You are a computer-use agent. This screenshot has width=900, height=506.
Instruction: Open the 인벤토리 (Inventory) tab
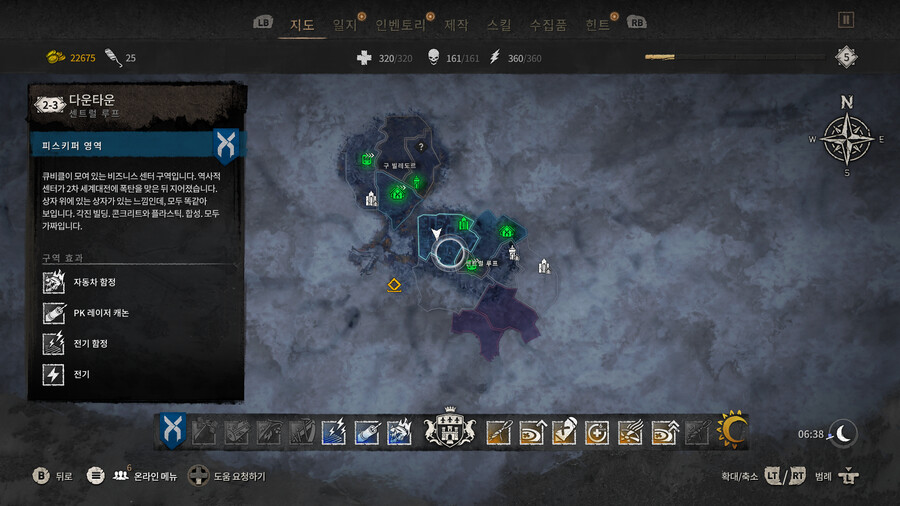point(401,23)
